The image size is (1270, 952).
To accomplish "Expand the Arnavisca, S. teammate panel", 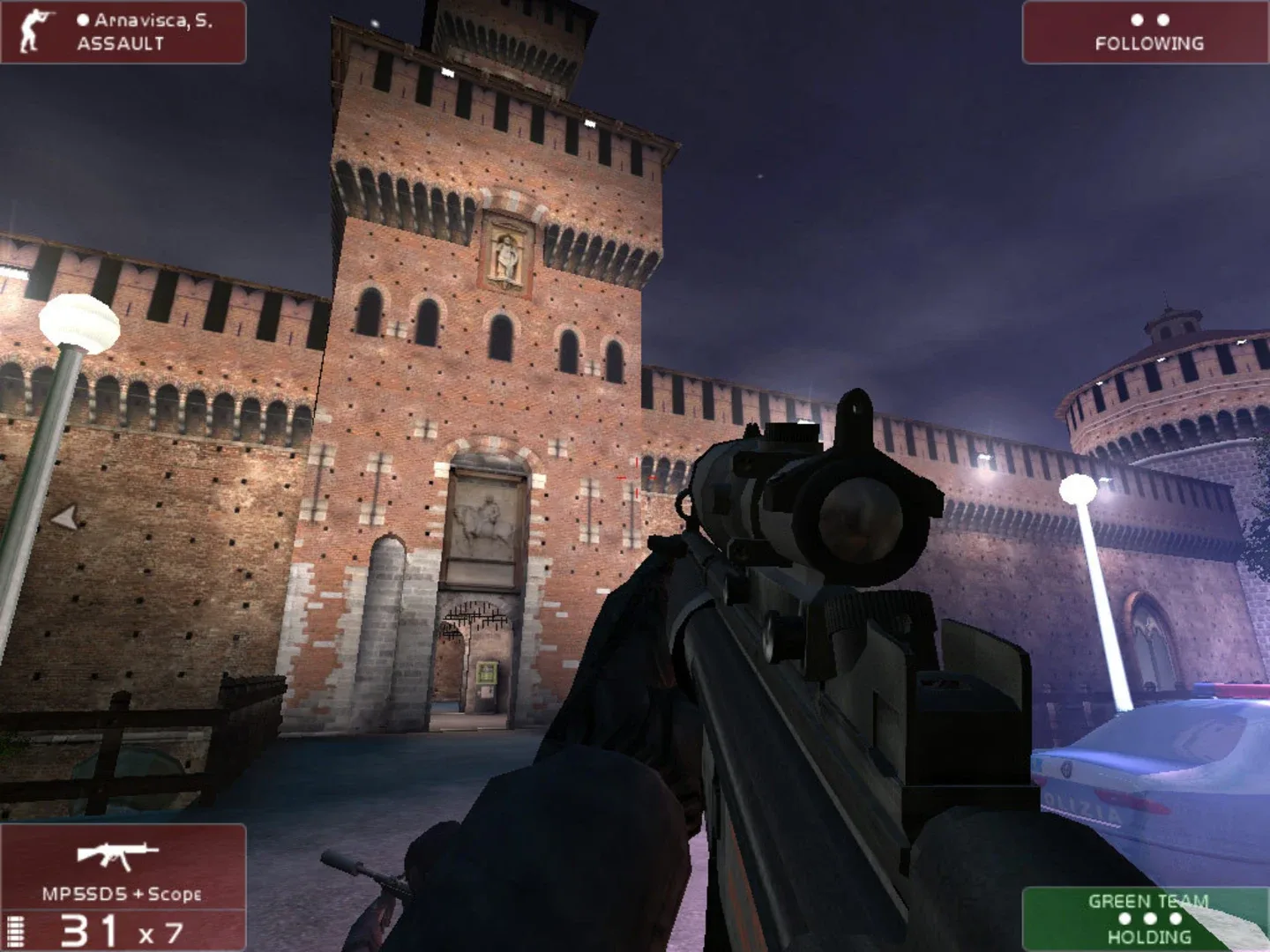I will click(x=123, y=31).
